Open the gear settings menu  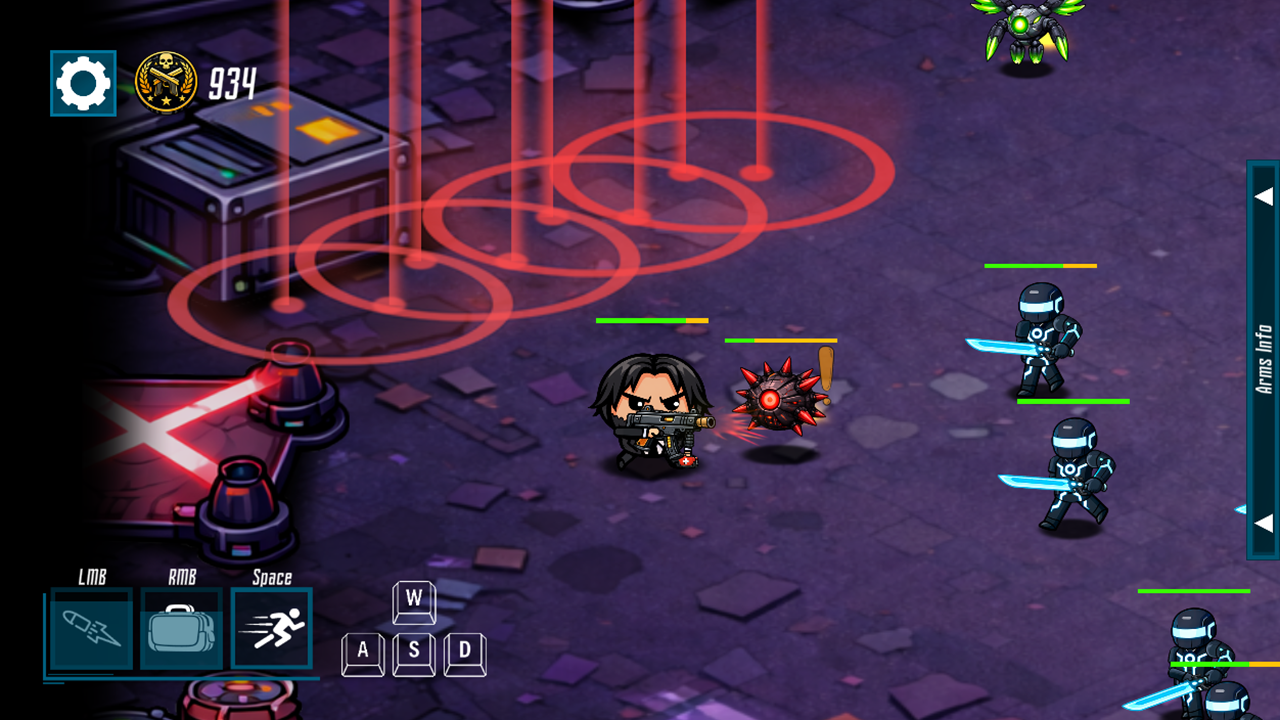pyautogui.click(x=83, y=83)
